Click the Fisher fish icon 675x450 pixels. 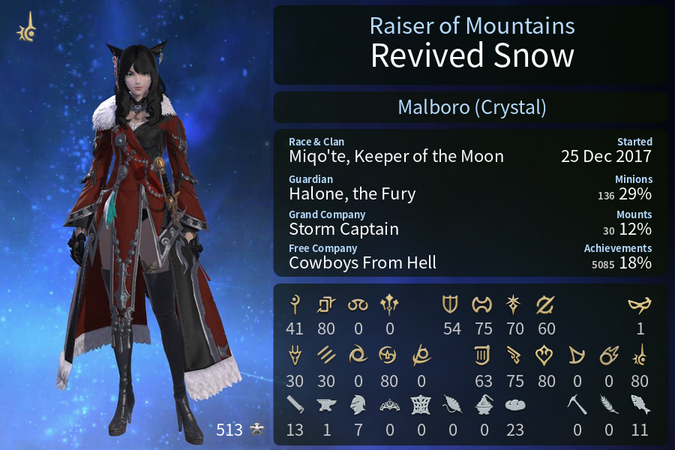click(639, 403)
